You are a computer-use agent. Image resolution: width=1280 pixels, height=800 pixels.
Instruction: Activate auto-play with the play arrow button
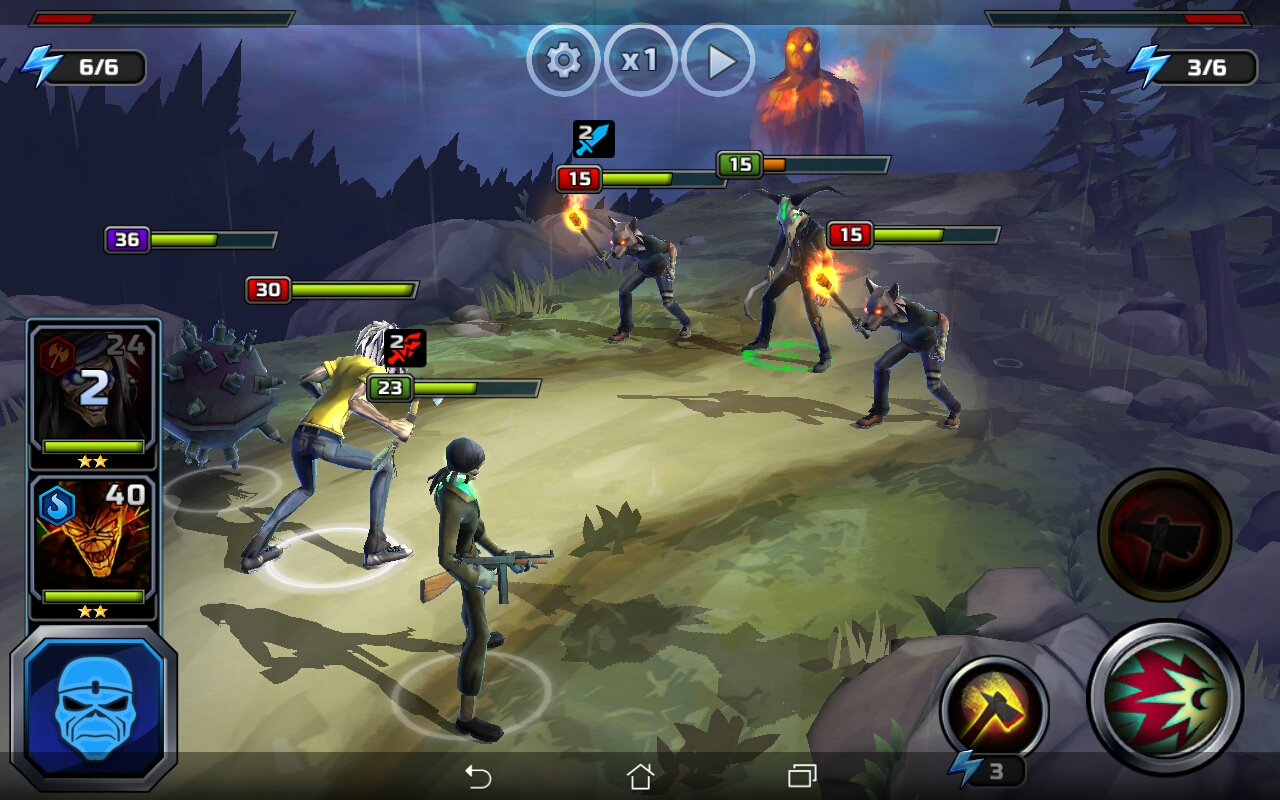pyautogui.click(x=718, y=61)
